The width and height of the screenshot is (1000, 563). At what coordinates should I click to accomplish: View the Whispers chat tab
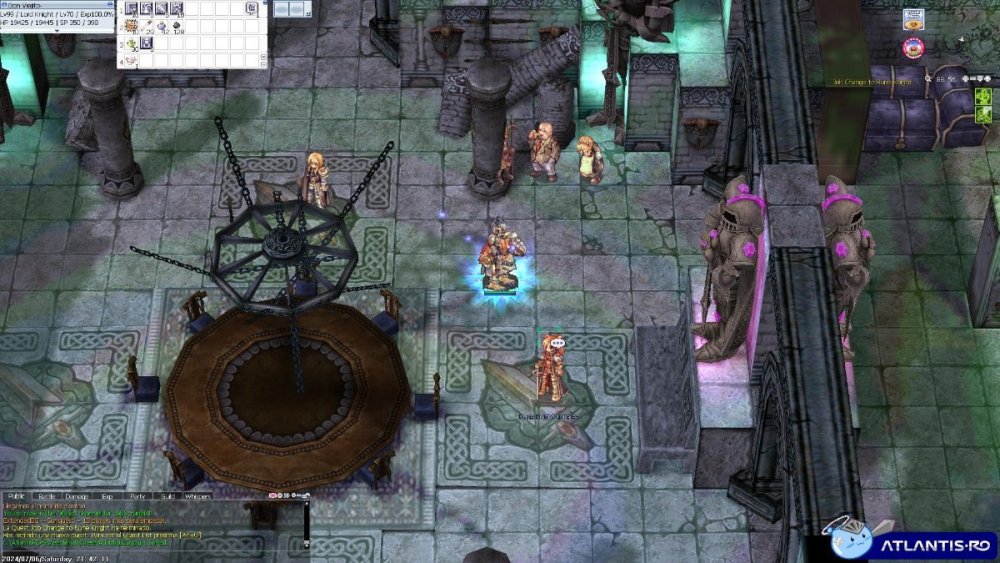click(x=198, y=496)
